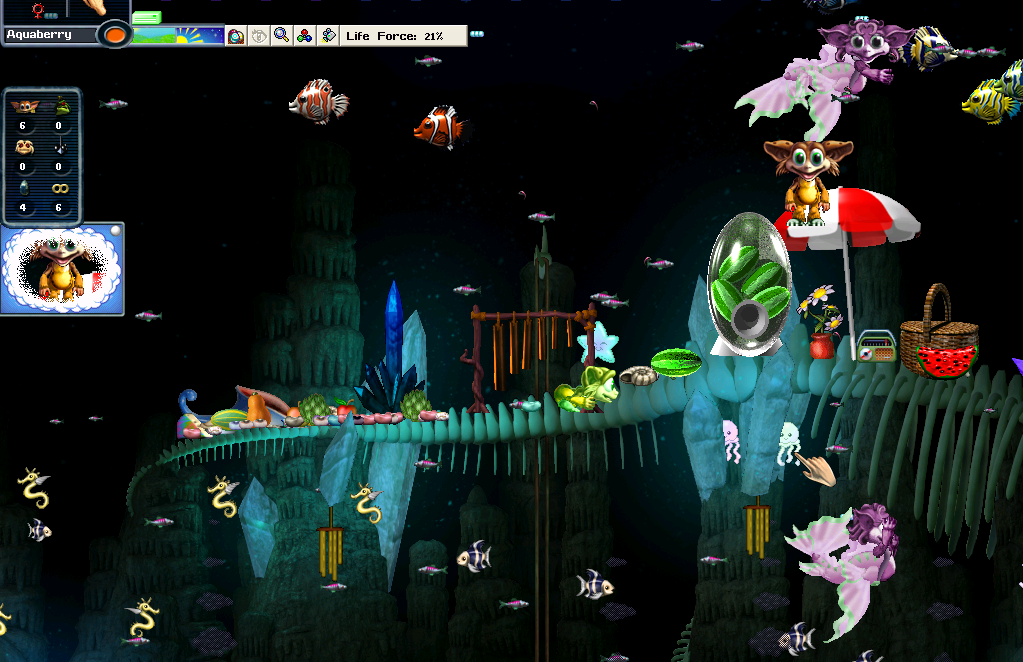Click the green tab above the sky strip

(146, 18)
